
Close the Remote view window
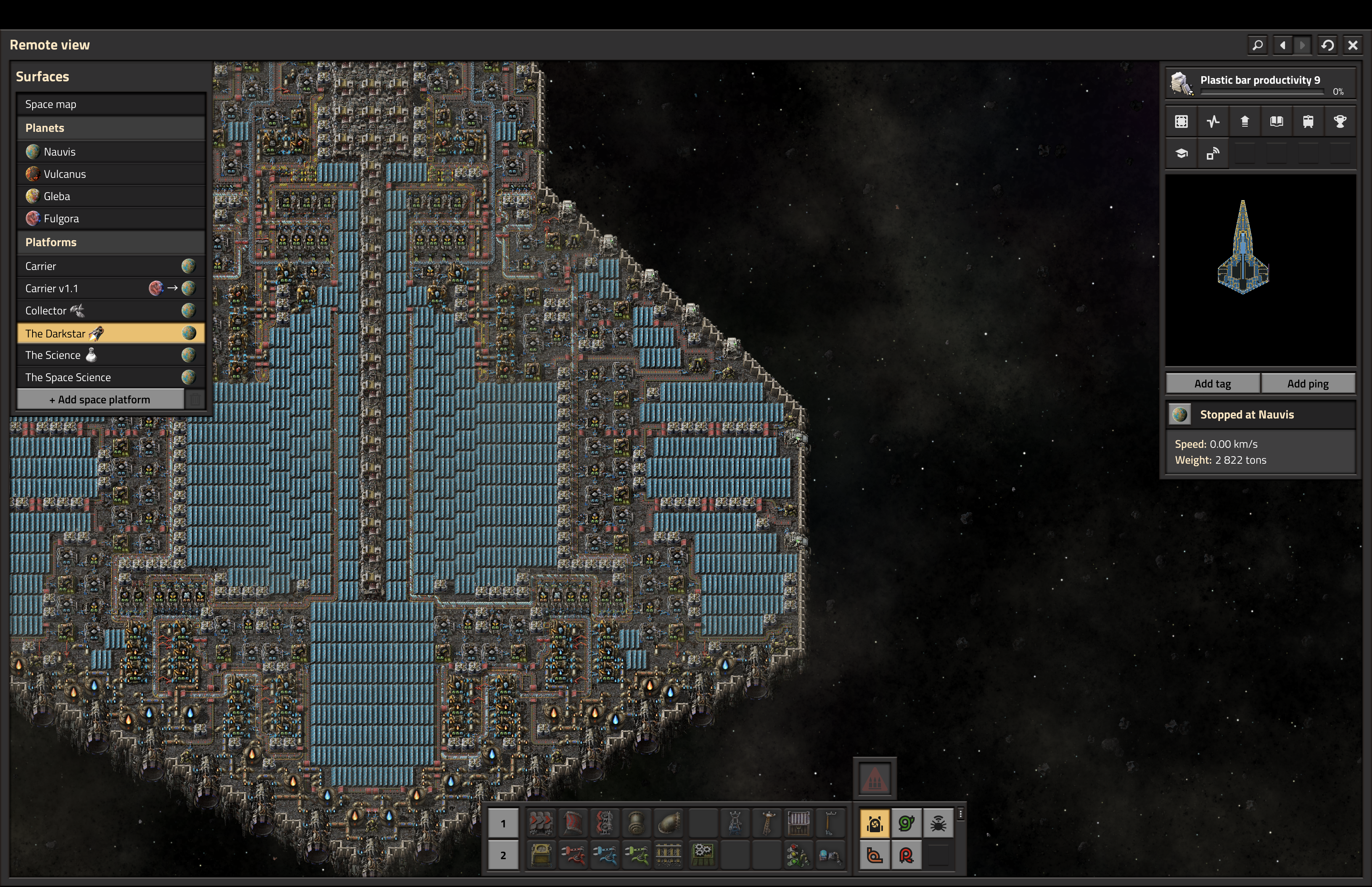1353,45
